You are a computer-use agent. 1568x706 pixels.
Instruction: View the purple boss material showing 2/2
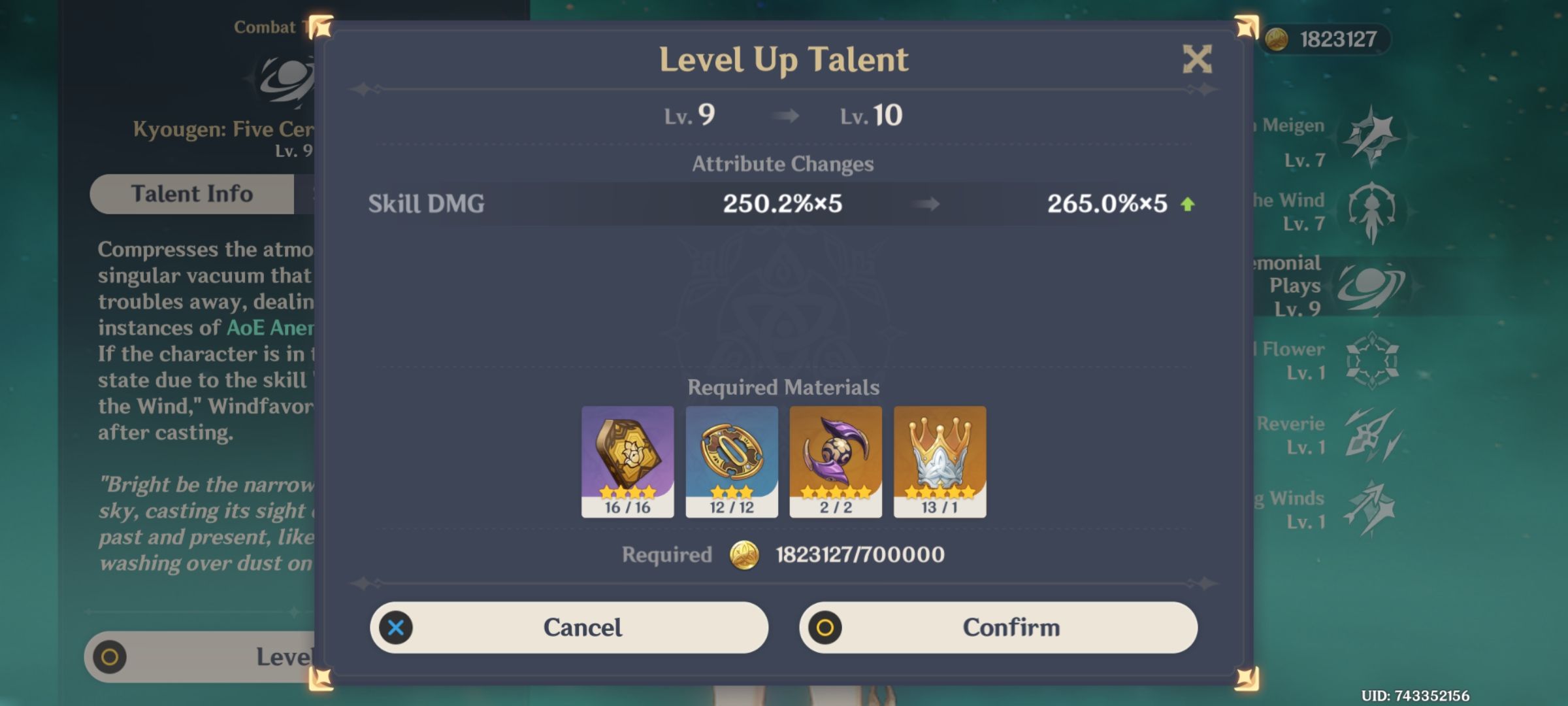coord(836,458)
